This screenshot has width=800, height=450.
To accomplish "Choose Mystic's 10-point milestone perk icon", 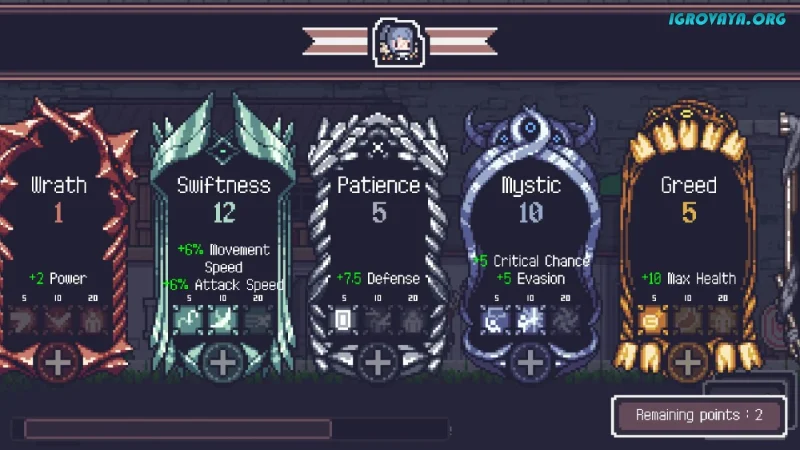I will (x=531, y=321).
